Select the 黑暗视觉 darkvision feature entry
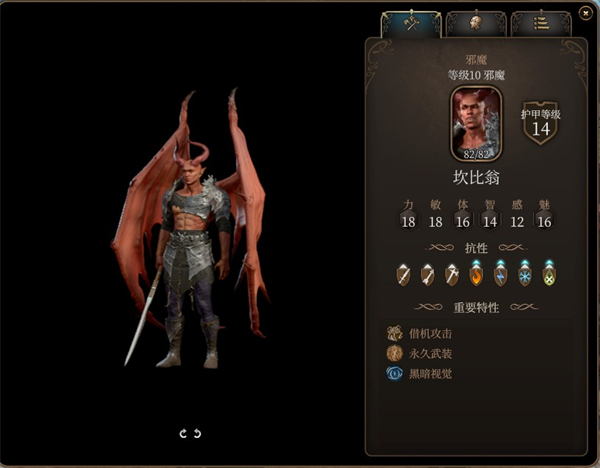This screenshot has height=468, width=600. coord(425,373)
